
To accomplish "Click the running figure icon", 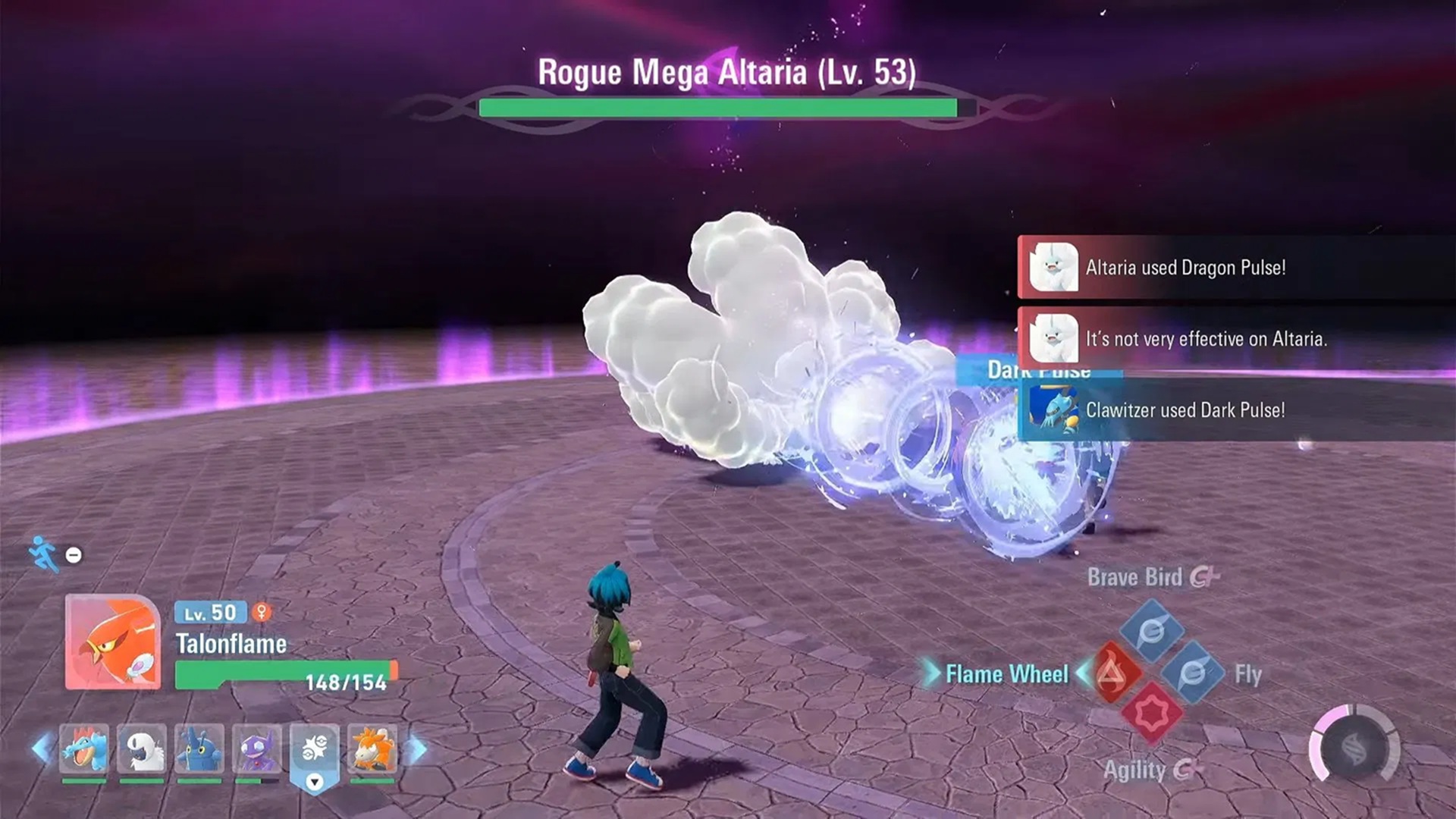I will (x=43, y=554).
